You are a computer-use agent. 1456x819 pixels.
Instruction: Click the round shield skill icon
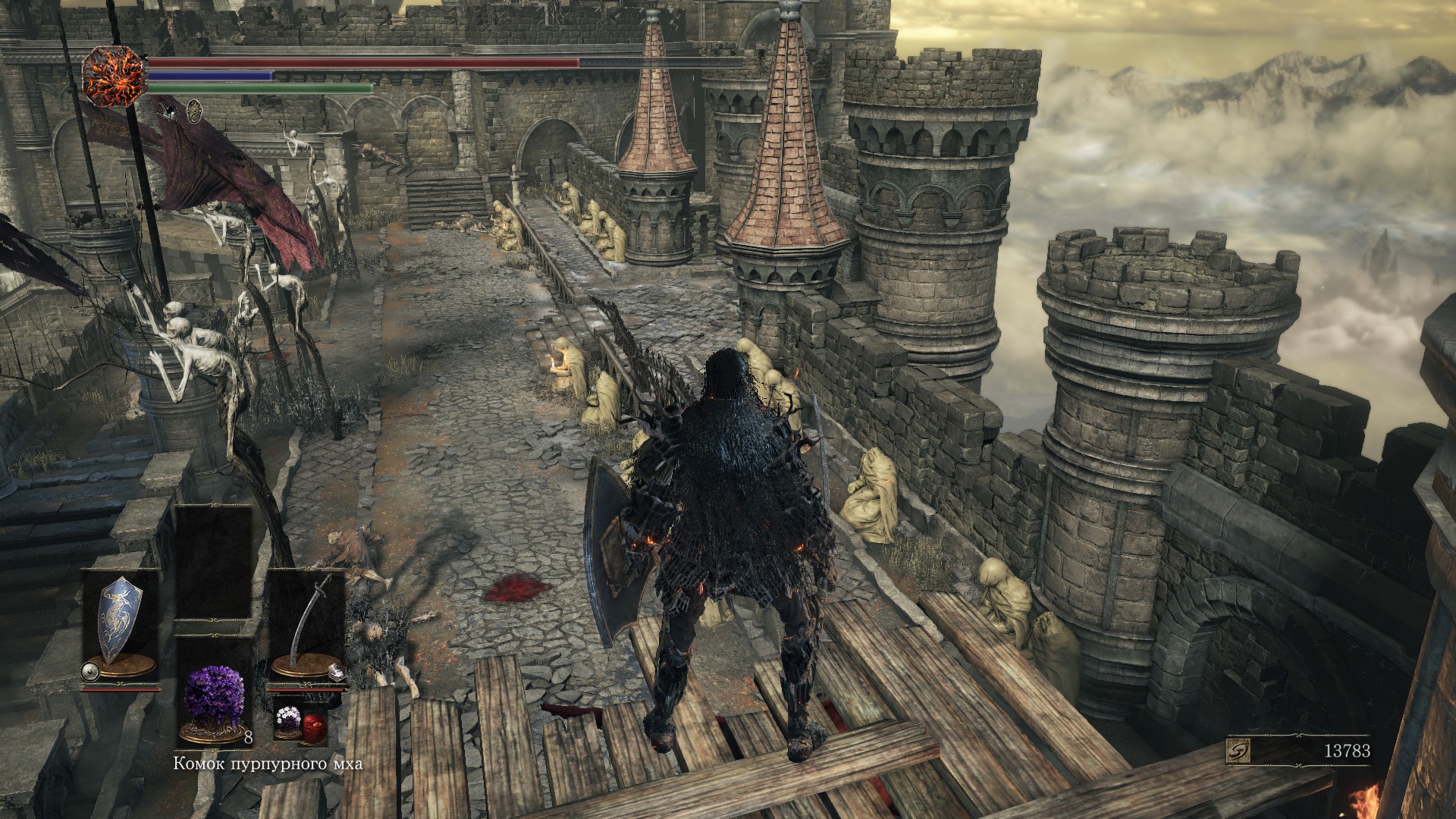pos(92,670)
